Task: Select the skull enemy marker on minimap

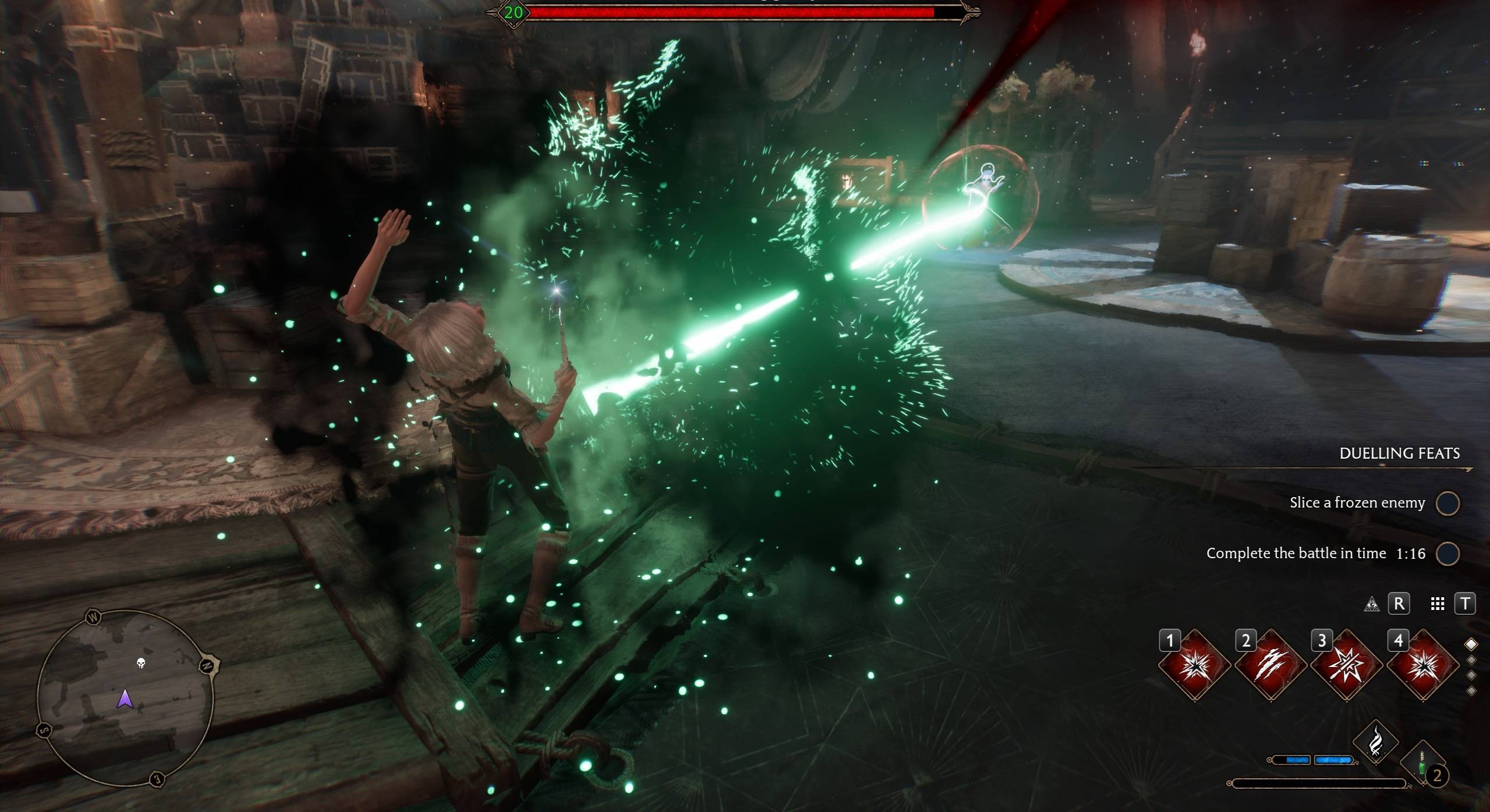Action: point(140,663)
